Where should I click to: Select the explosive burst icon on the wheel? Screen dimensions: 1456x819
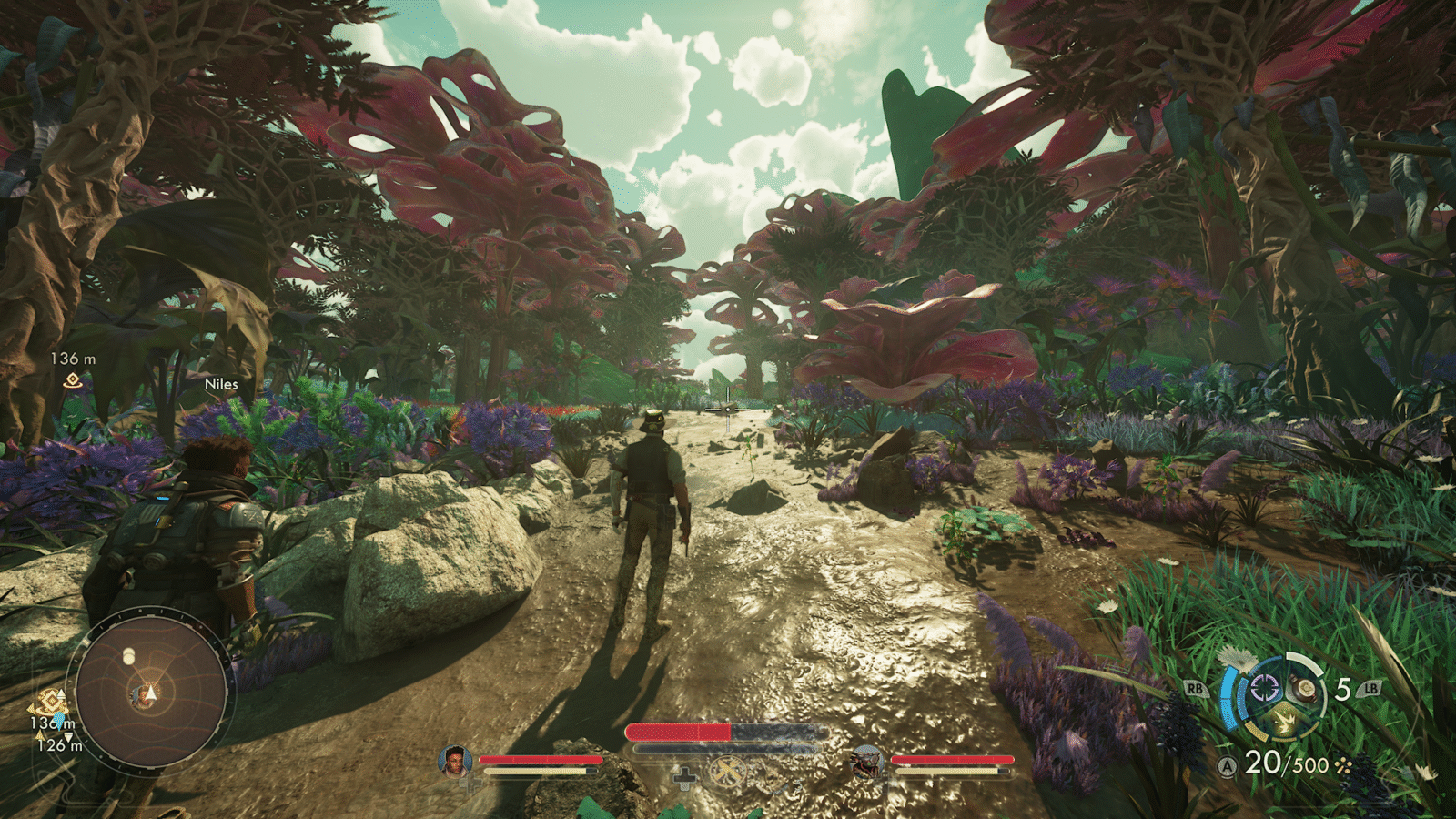pos(1285,721)
